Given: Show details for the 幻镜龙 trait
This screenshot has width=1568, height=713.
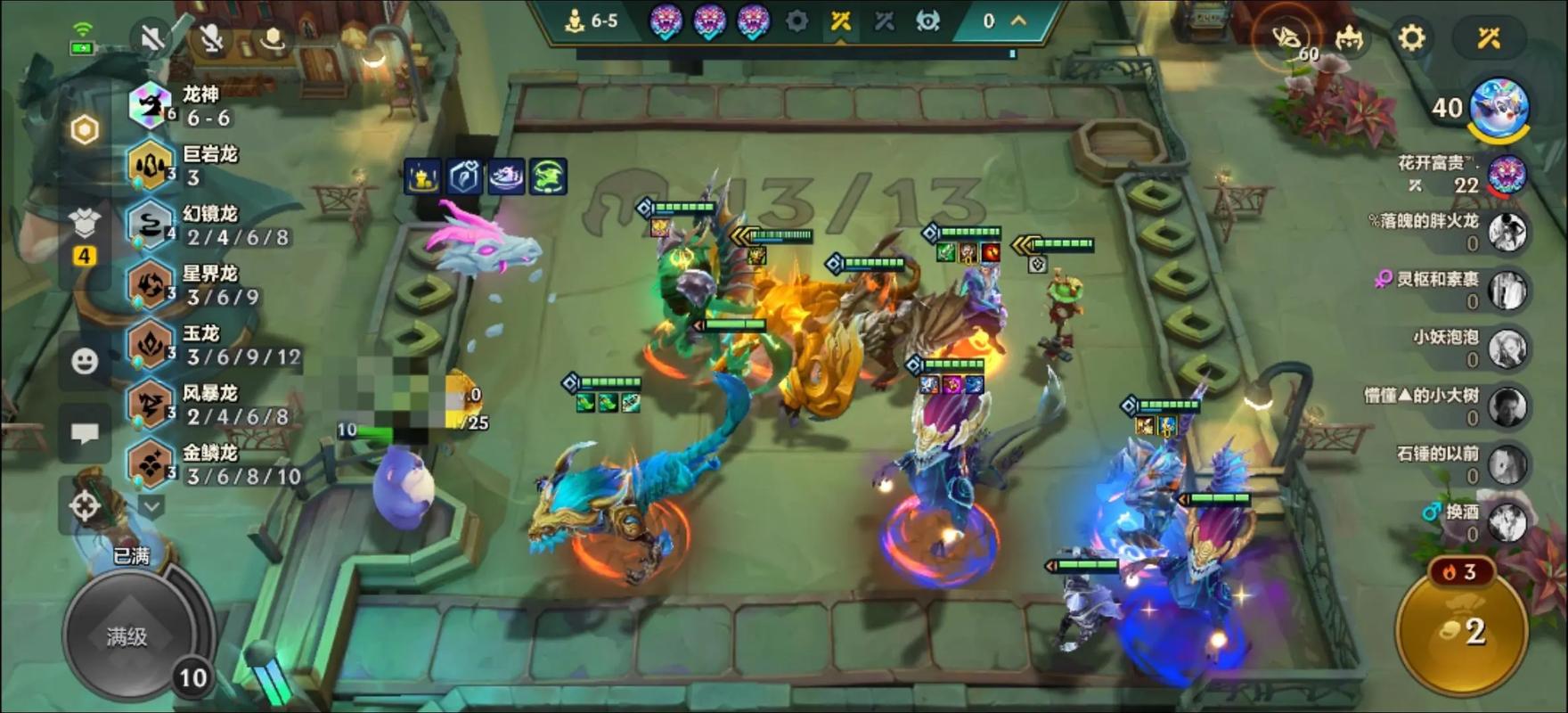Looking at the screenshot, I should (x=183, y=225).
